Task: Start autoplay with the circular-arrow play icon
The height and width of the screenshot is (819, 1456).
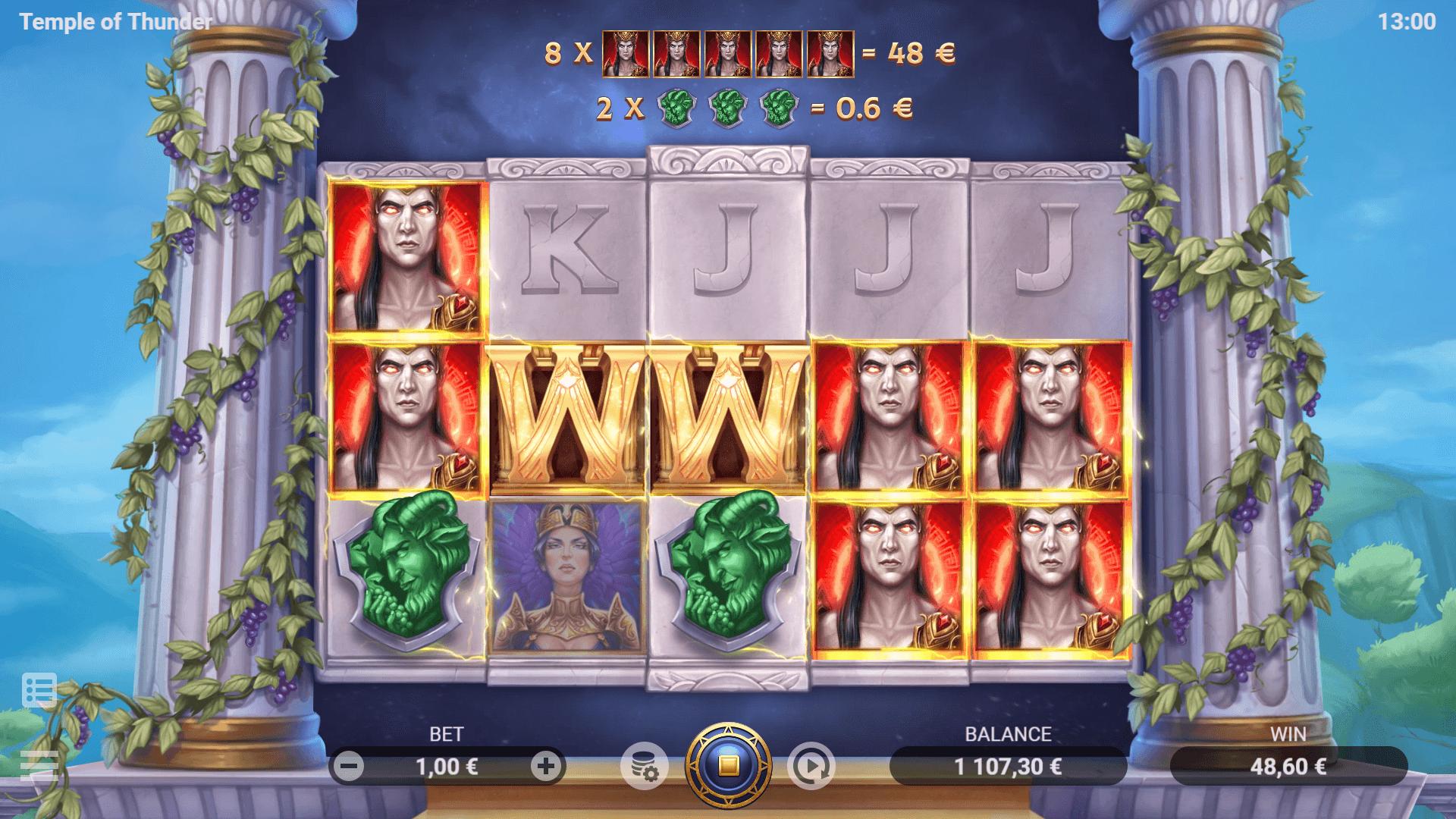Action: click(811, 766)
